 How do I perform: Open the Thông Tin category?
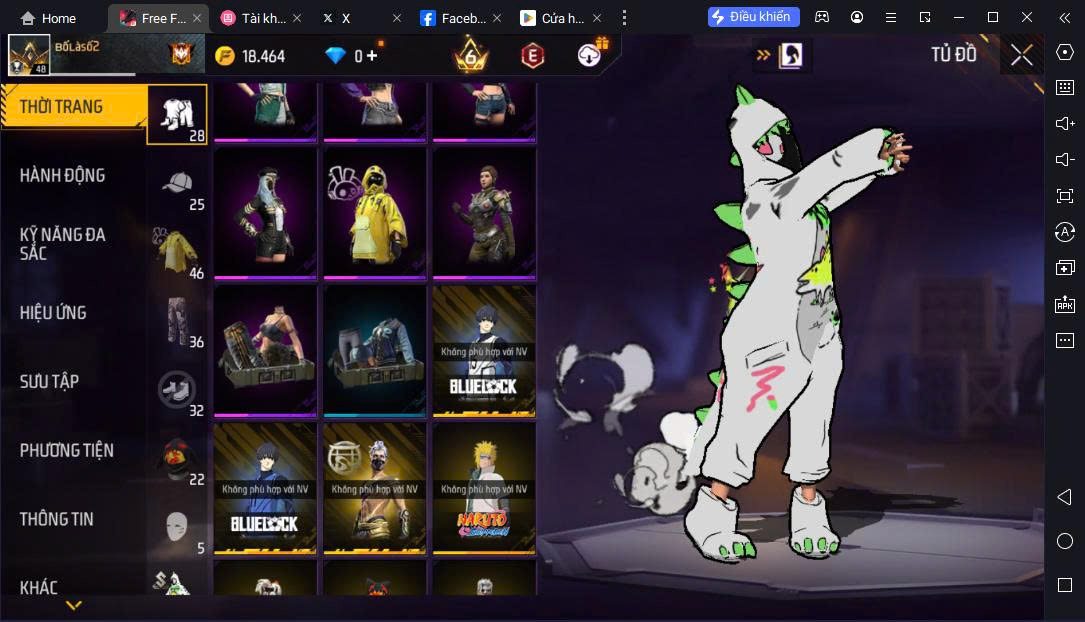point(56,519)
